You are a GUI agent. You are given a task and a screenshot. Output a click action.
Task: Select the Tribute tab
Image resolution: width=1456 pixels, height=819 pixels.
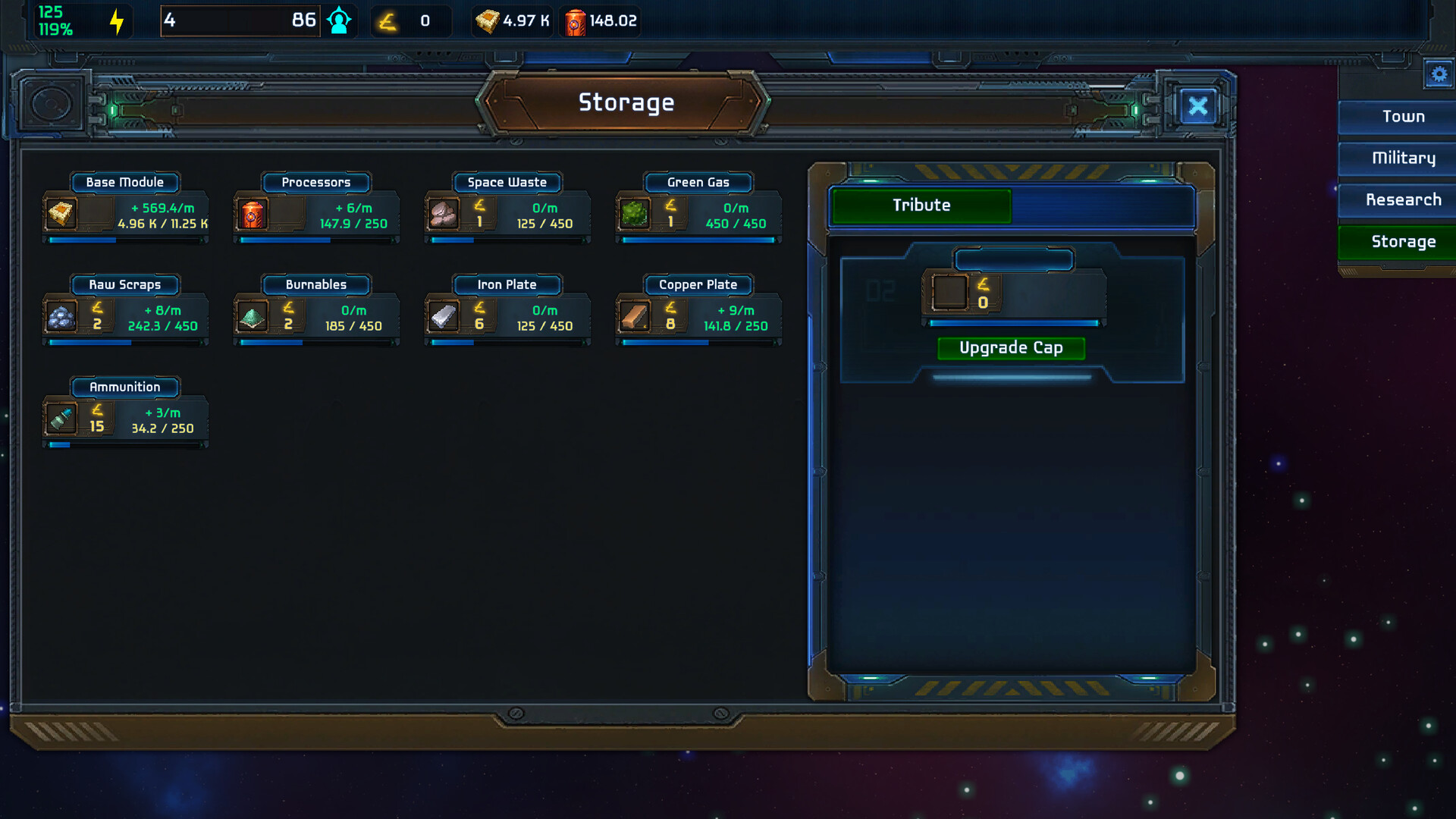tap(921, 205)
